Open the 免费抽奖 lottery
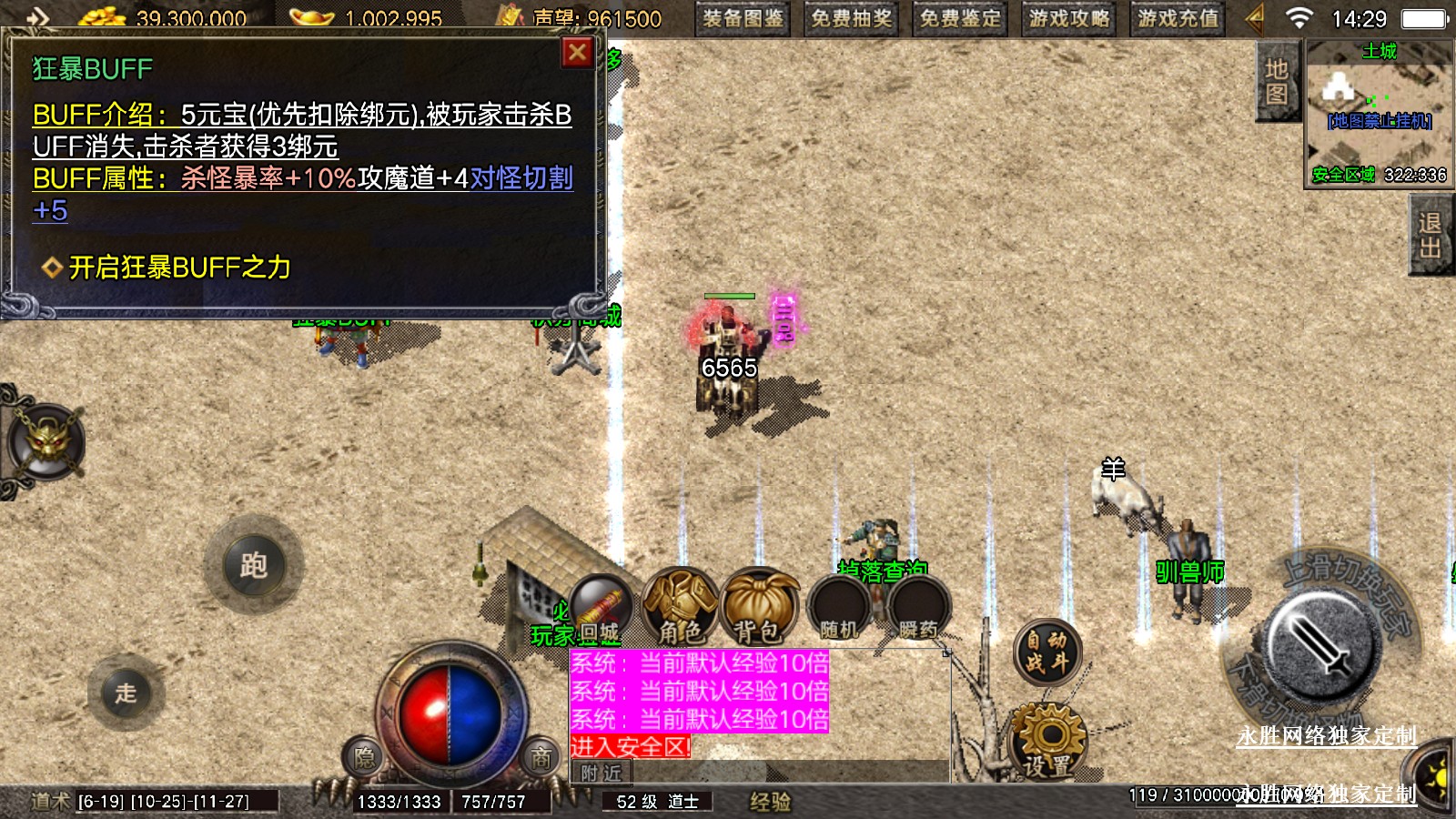Viewport: 1456px width, 819px height. coord(851,18)
